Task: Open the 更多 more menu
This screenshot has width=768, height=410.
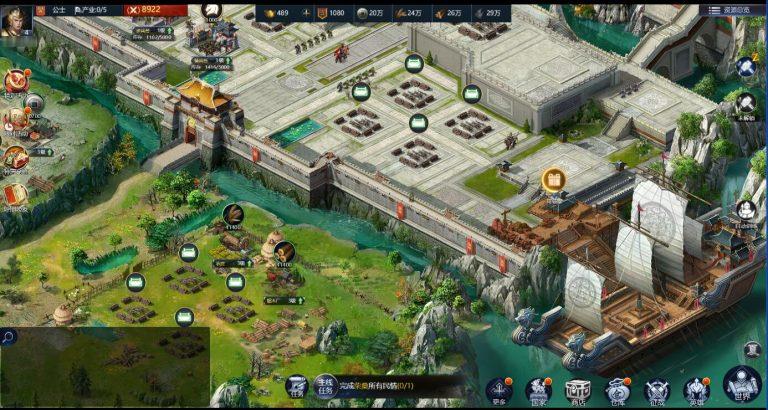Action: click(x=498, y=389)
